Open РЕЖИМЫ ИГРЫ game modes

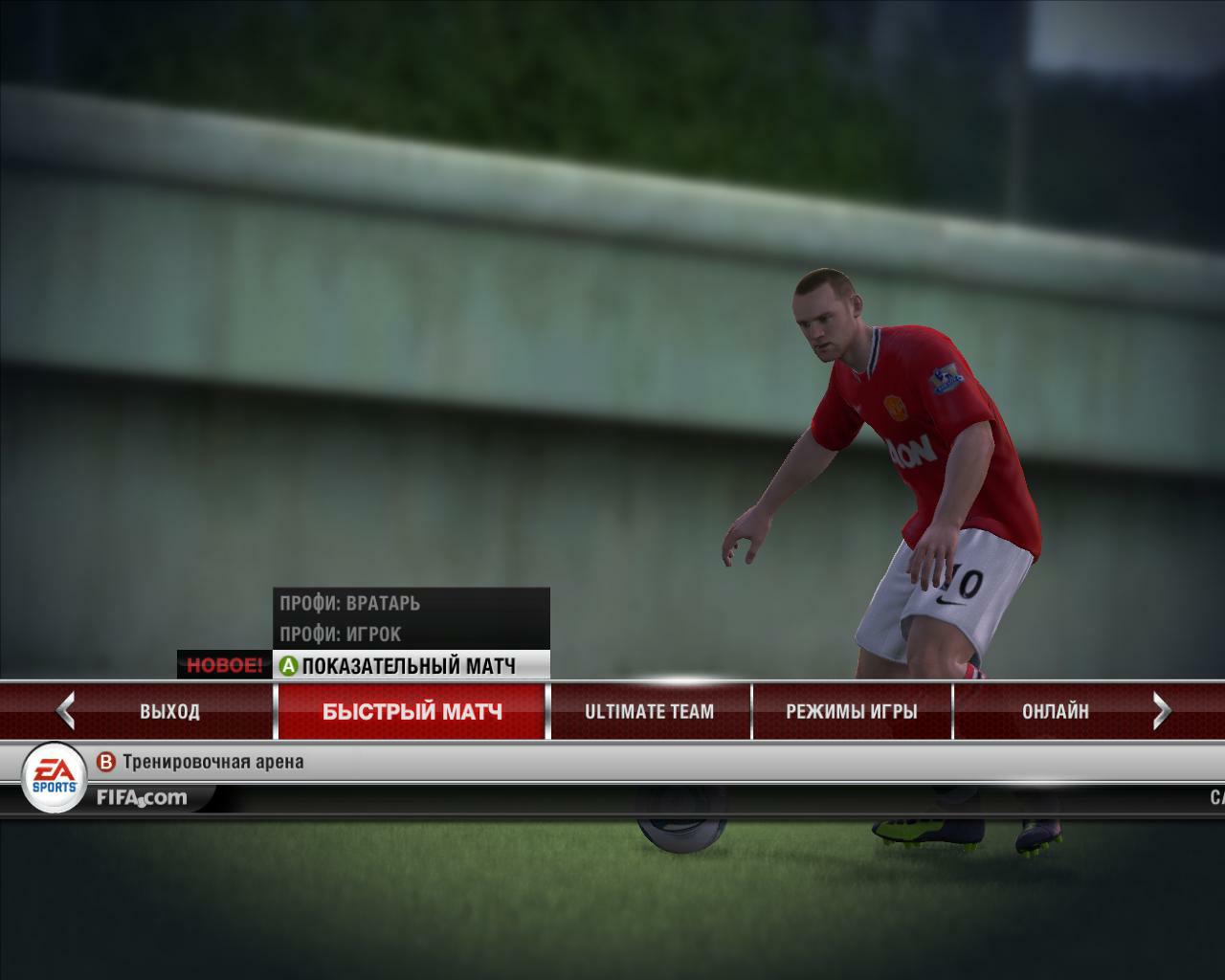point(851,711)
